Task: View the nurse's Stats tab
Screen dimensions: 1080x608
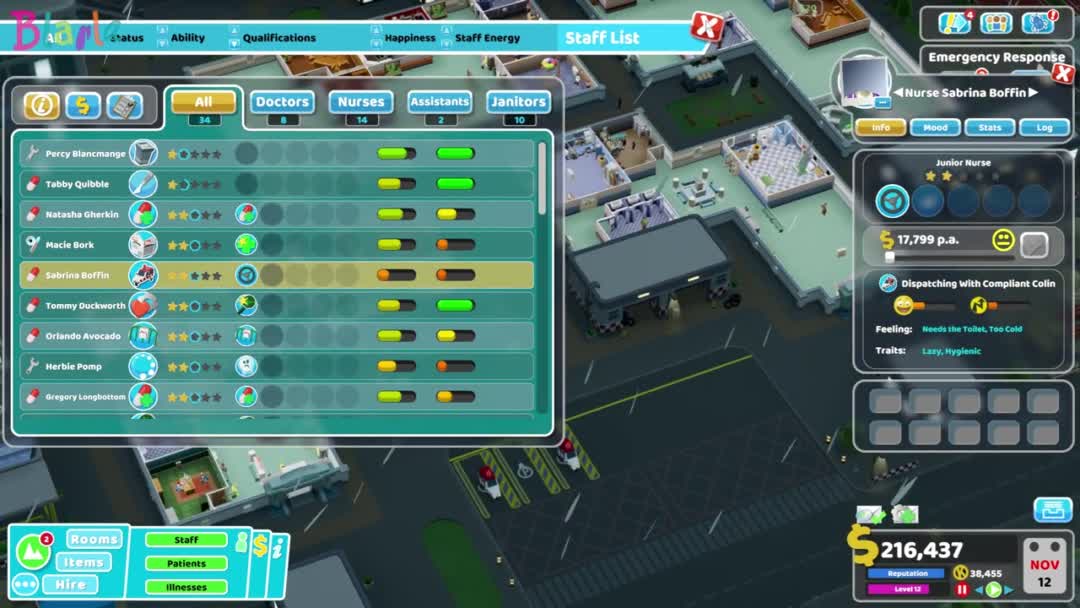Action: tap(989, 128)
